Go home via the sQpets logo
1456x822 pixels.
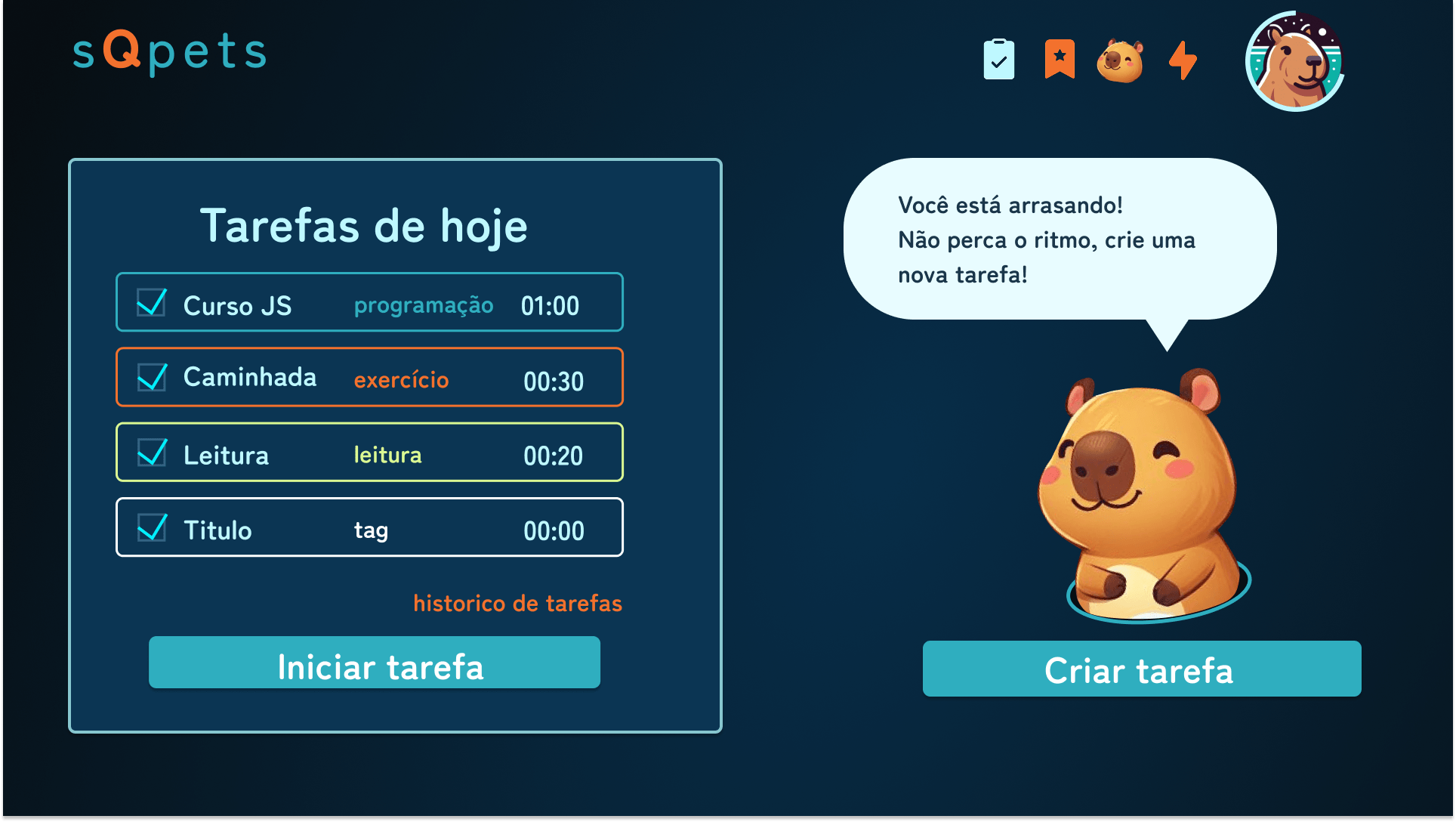pyautogui.click(x=169, y=51)
